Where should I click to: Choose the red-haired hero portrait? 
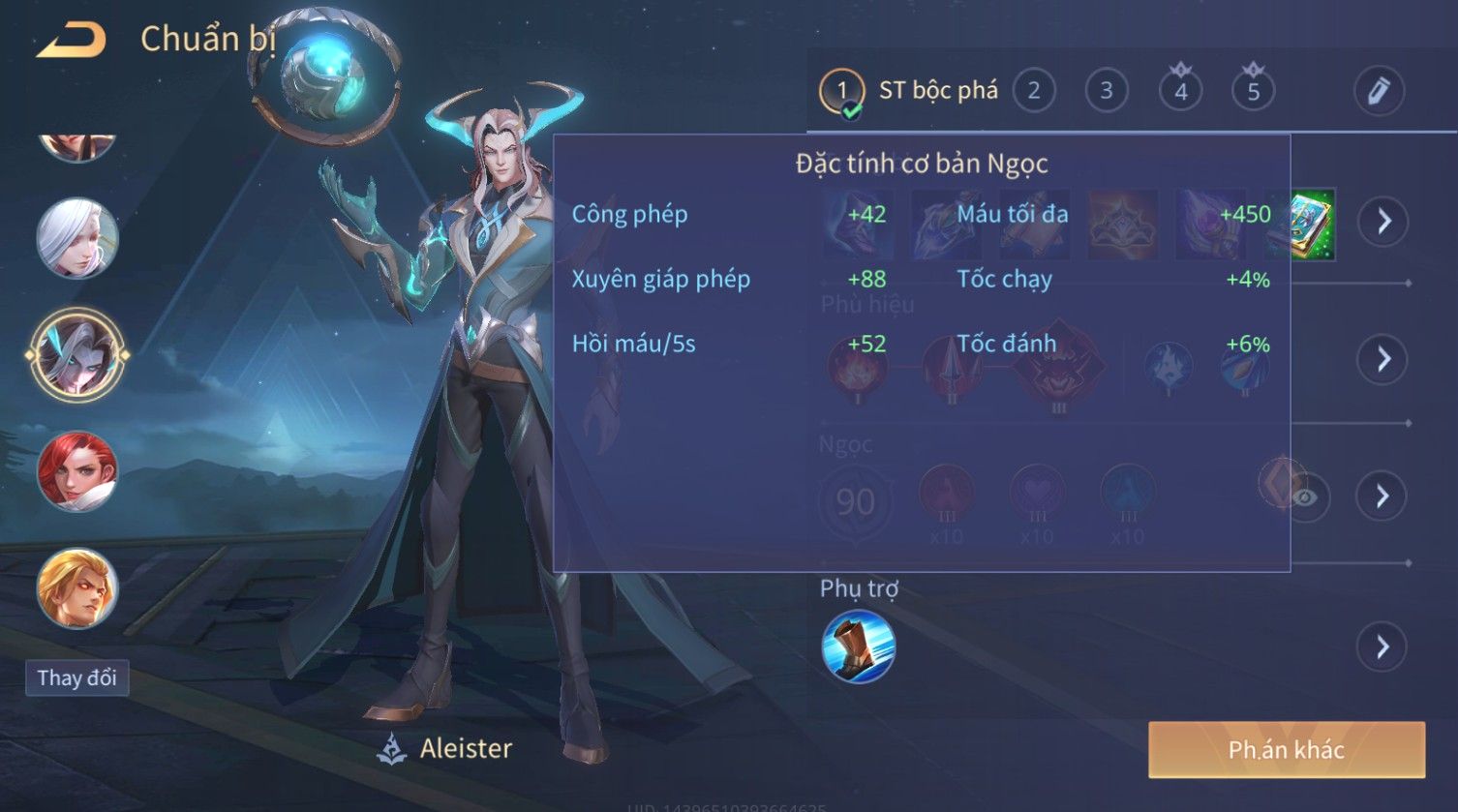pyautogui.click(x=76, y=471)
